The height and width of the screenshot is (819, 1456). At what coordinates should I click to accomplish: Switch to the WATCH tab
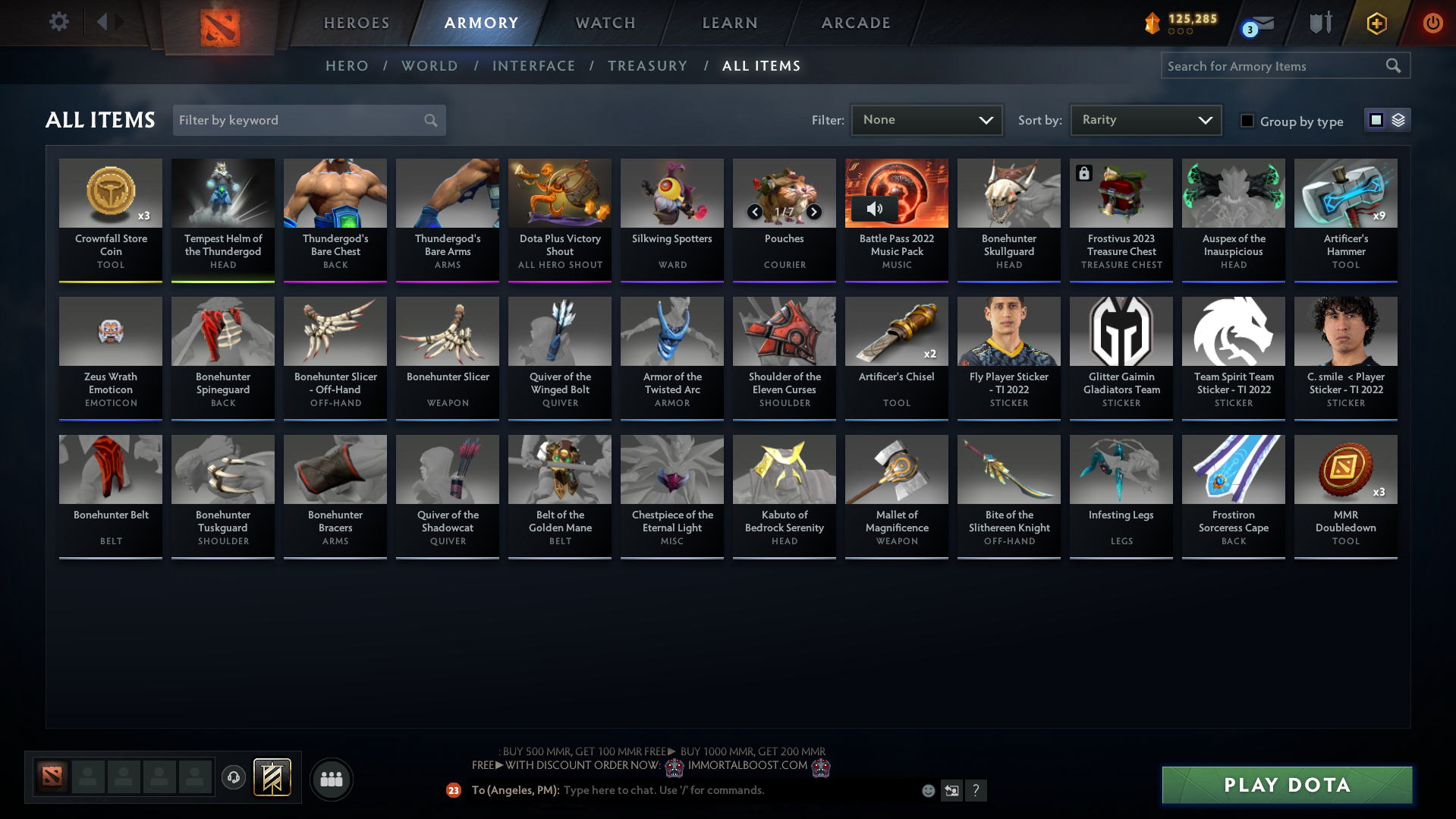click(605, 23)
